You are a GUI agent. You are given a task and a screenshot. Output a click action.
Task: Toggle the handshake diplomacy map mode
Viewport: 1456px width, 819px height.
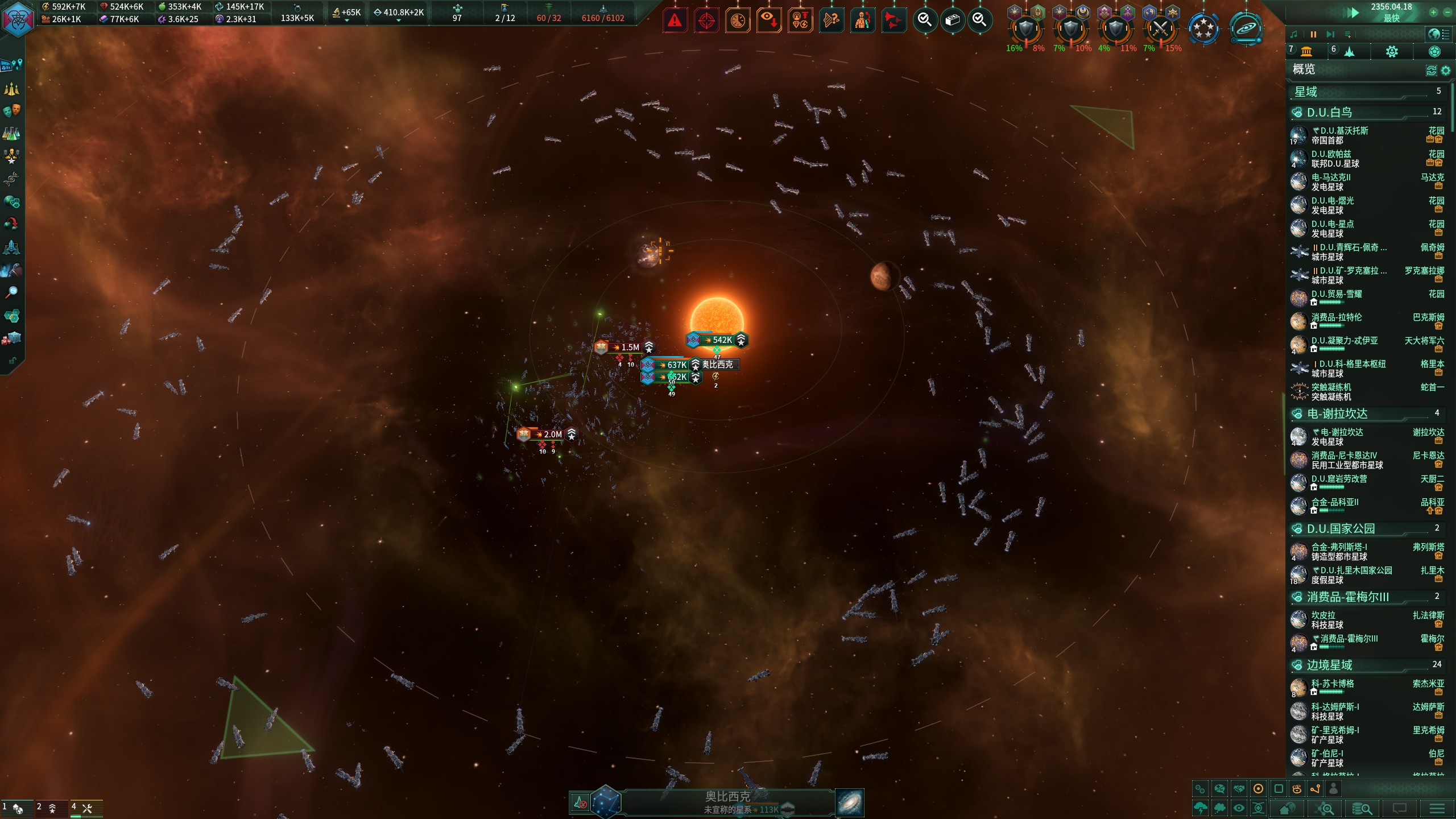[x=1239, y=789]
